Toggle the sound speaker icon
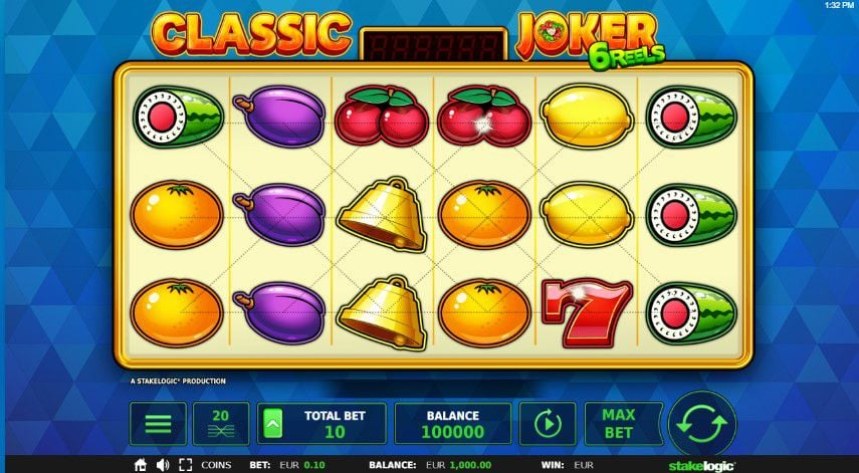The height and width of the screenshot is (473, 859). tap(163, 465)
